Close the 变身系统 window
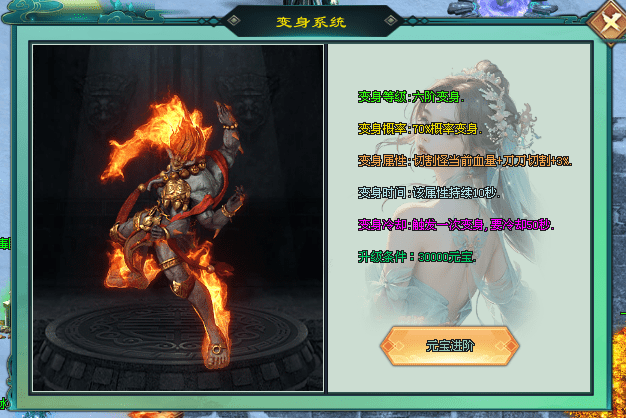This screenshot has width=626, height=418. tap(605, 21)
